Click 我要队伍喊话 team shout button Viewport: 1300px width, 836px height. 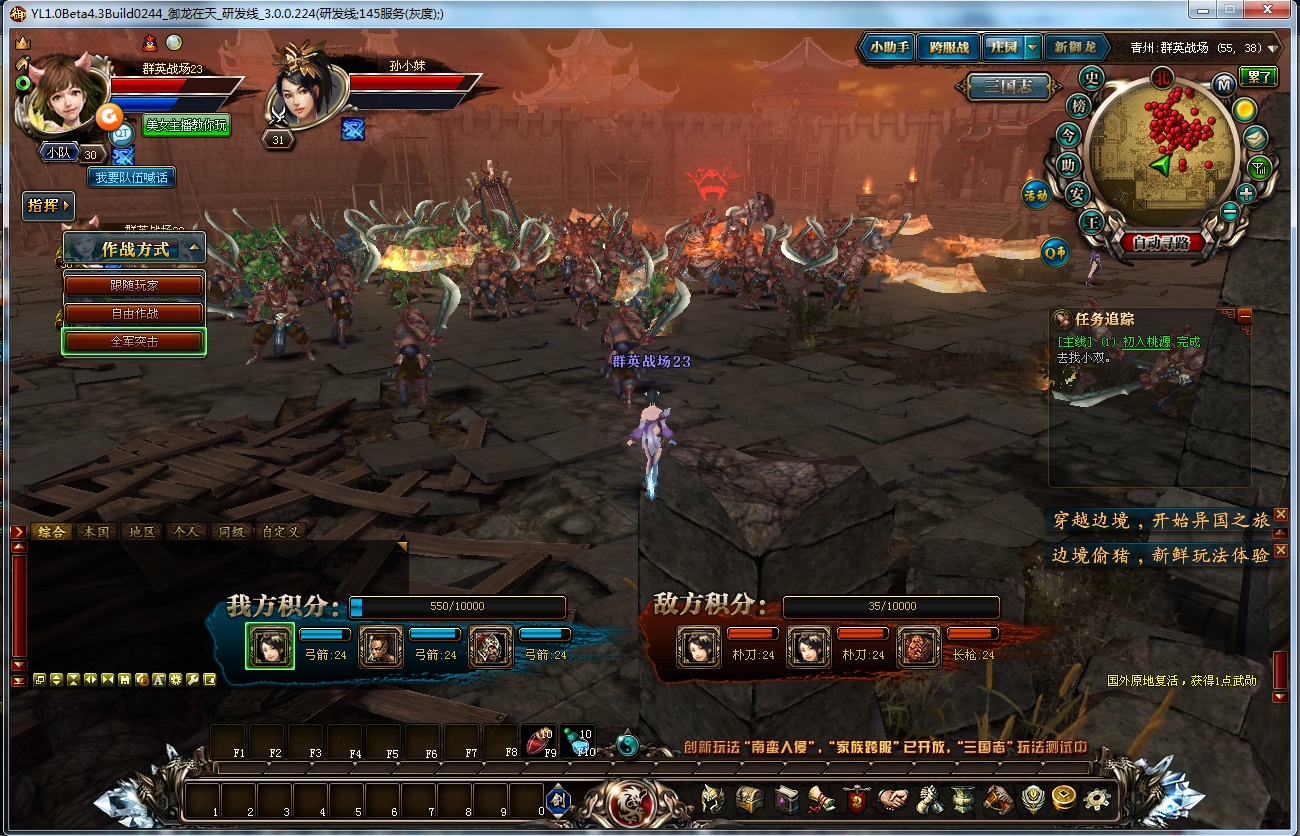[131, 177]
